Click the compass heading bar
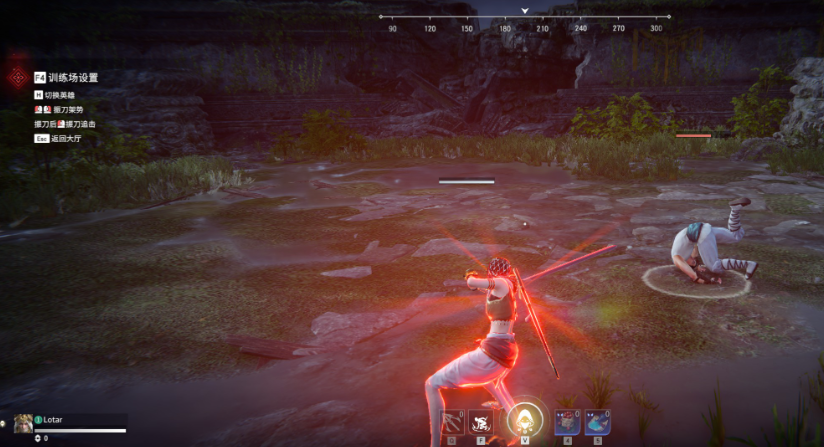 525,22
